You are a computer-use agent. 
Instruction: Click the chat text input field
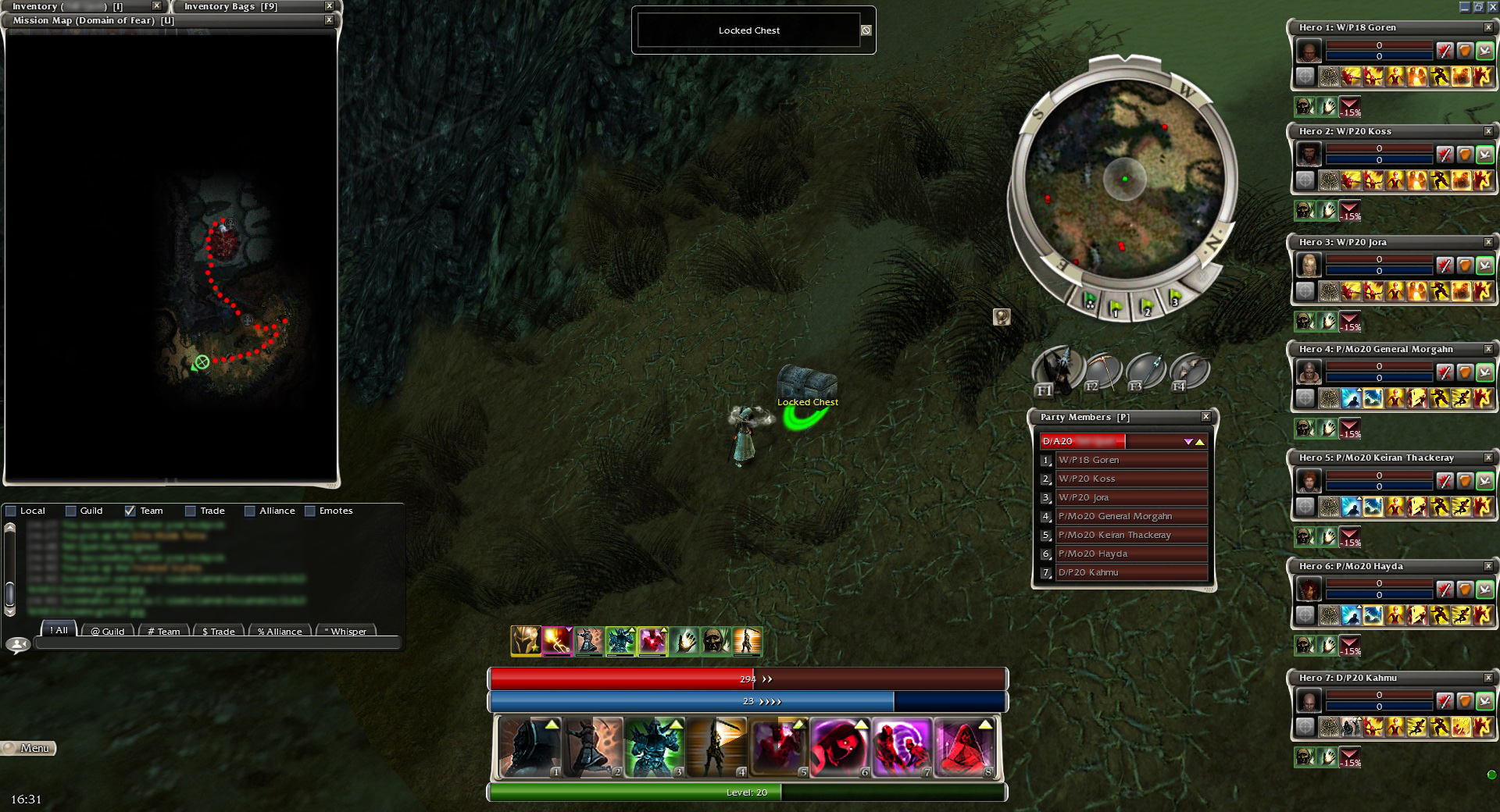tap(217, 644)
